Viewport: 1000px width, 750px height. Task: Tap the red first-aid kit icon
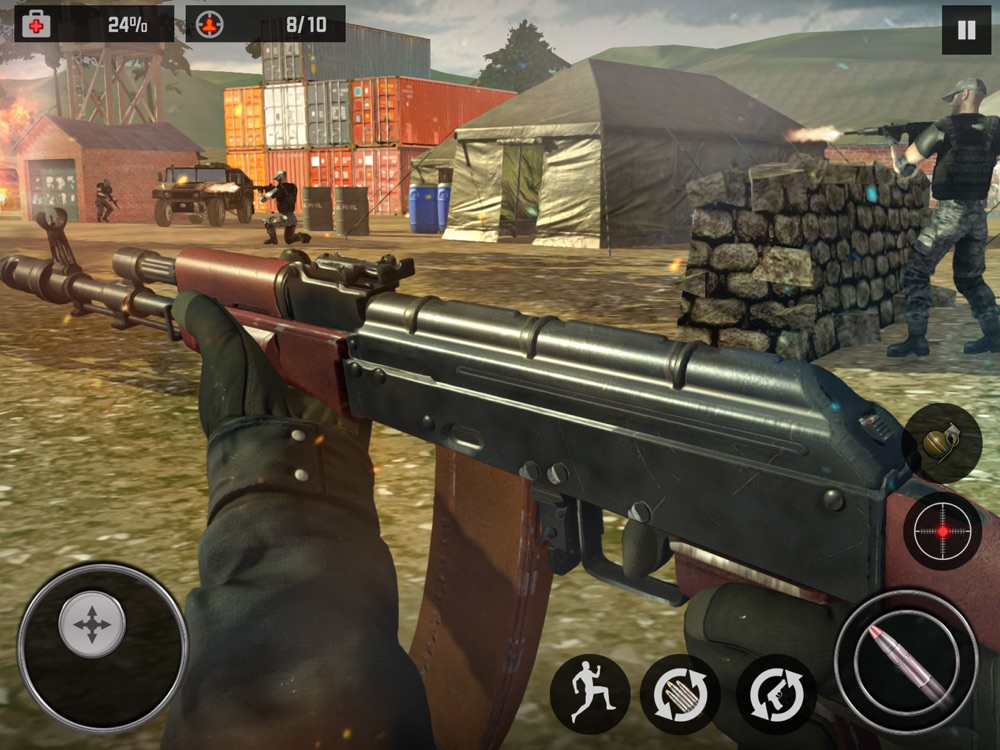(37, 25)
